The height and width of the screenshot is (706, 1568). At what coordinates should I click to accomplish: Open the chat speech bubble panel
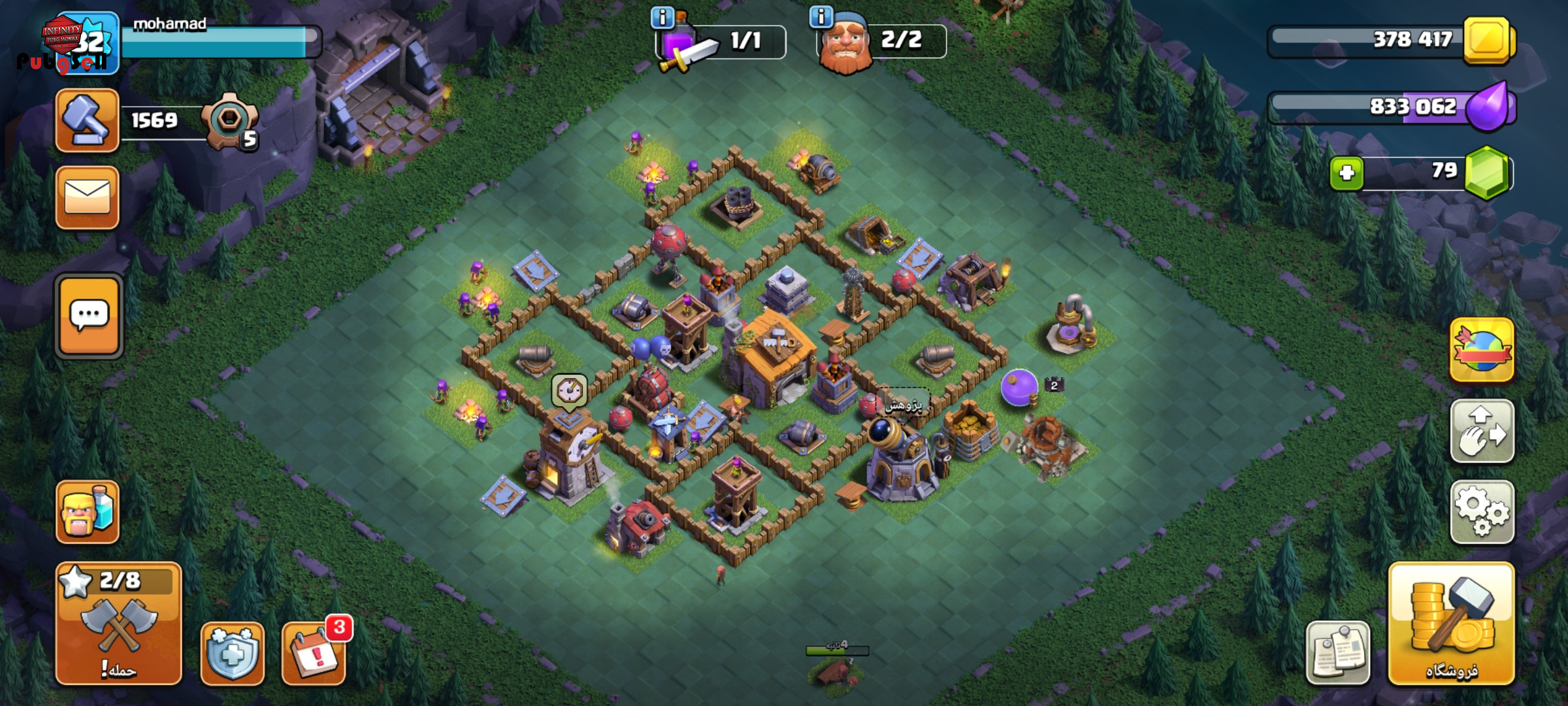pyautogui.click(x=89, y=316)
